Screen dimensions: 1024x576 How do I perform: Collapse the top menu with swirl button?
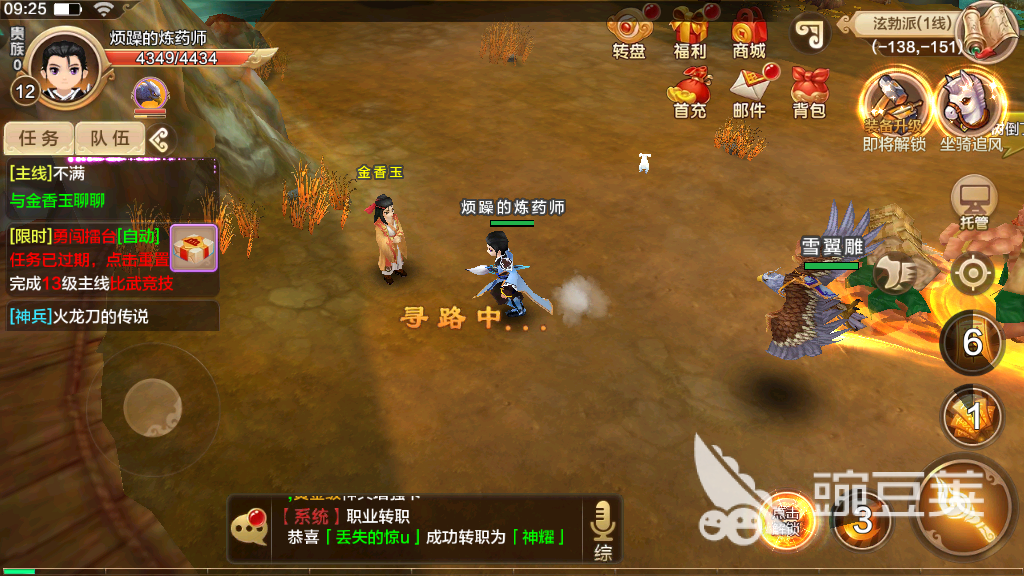pyautogui.click(x=810, y=33)
